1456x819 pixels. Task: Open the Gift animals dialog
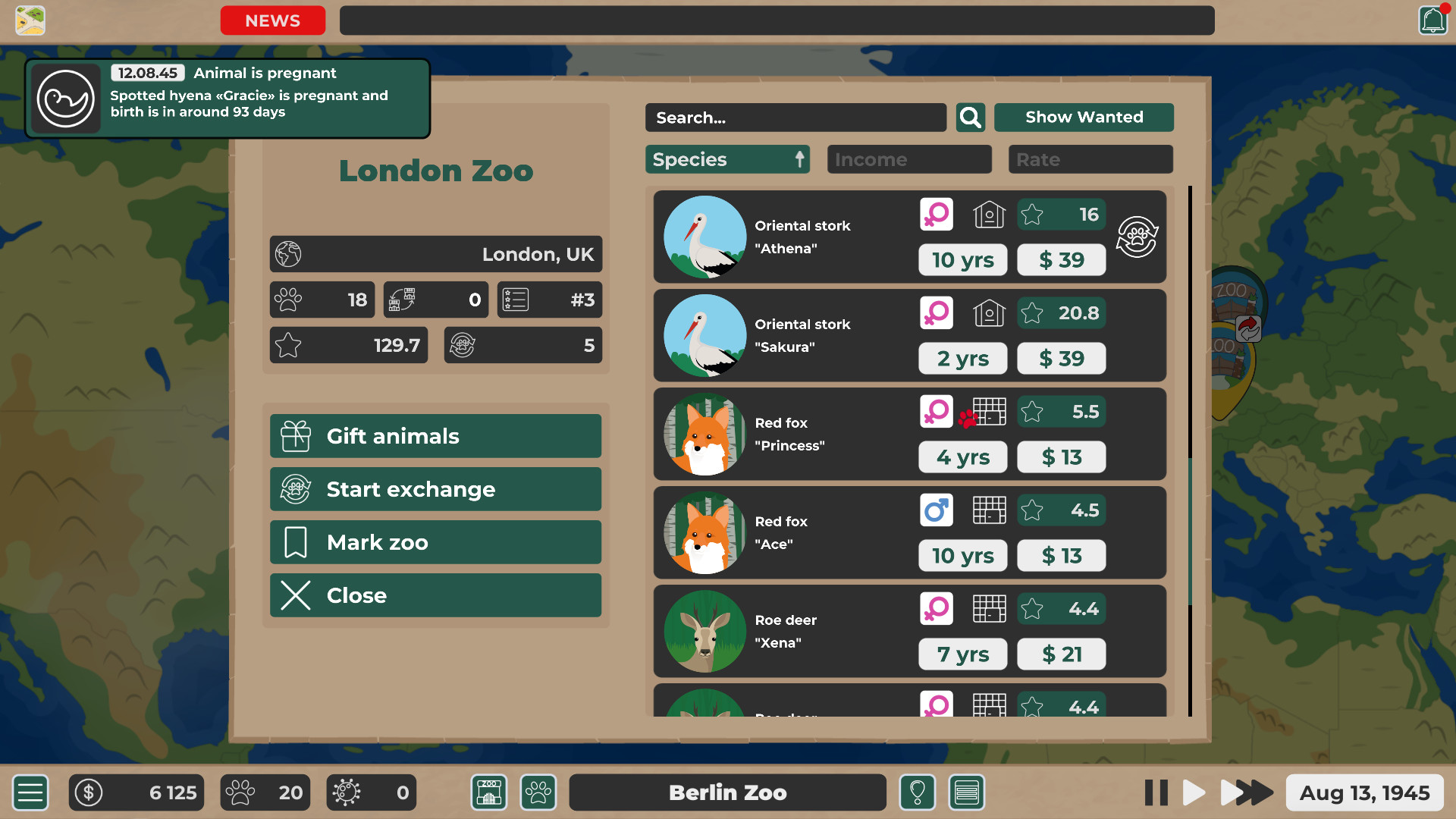click(x=435, y=436)
